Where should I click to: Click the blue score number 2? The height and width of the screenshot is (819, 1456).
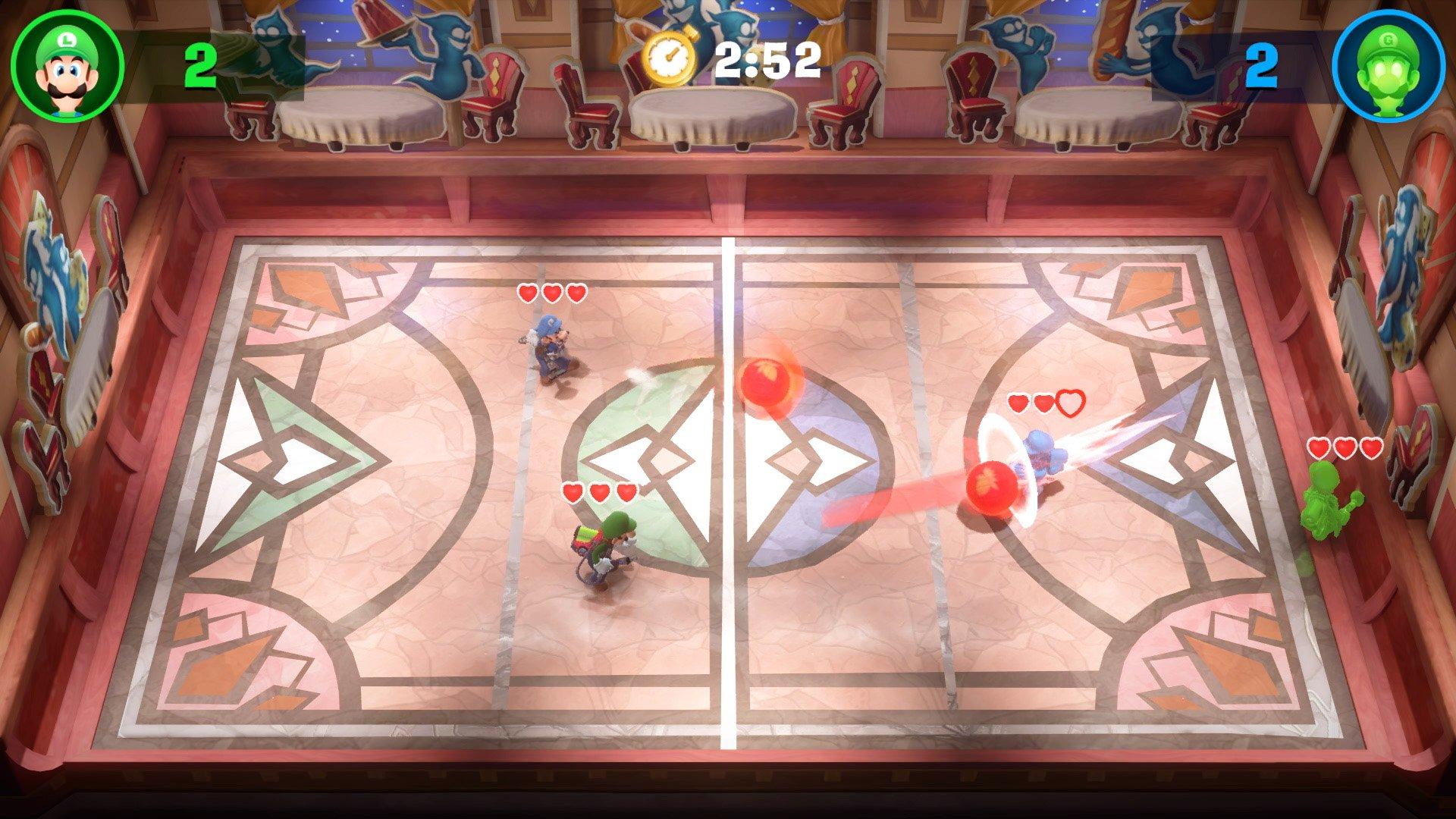[1263, 67]
